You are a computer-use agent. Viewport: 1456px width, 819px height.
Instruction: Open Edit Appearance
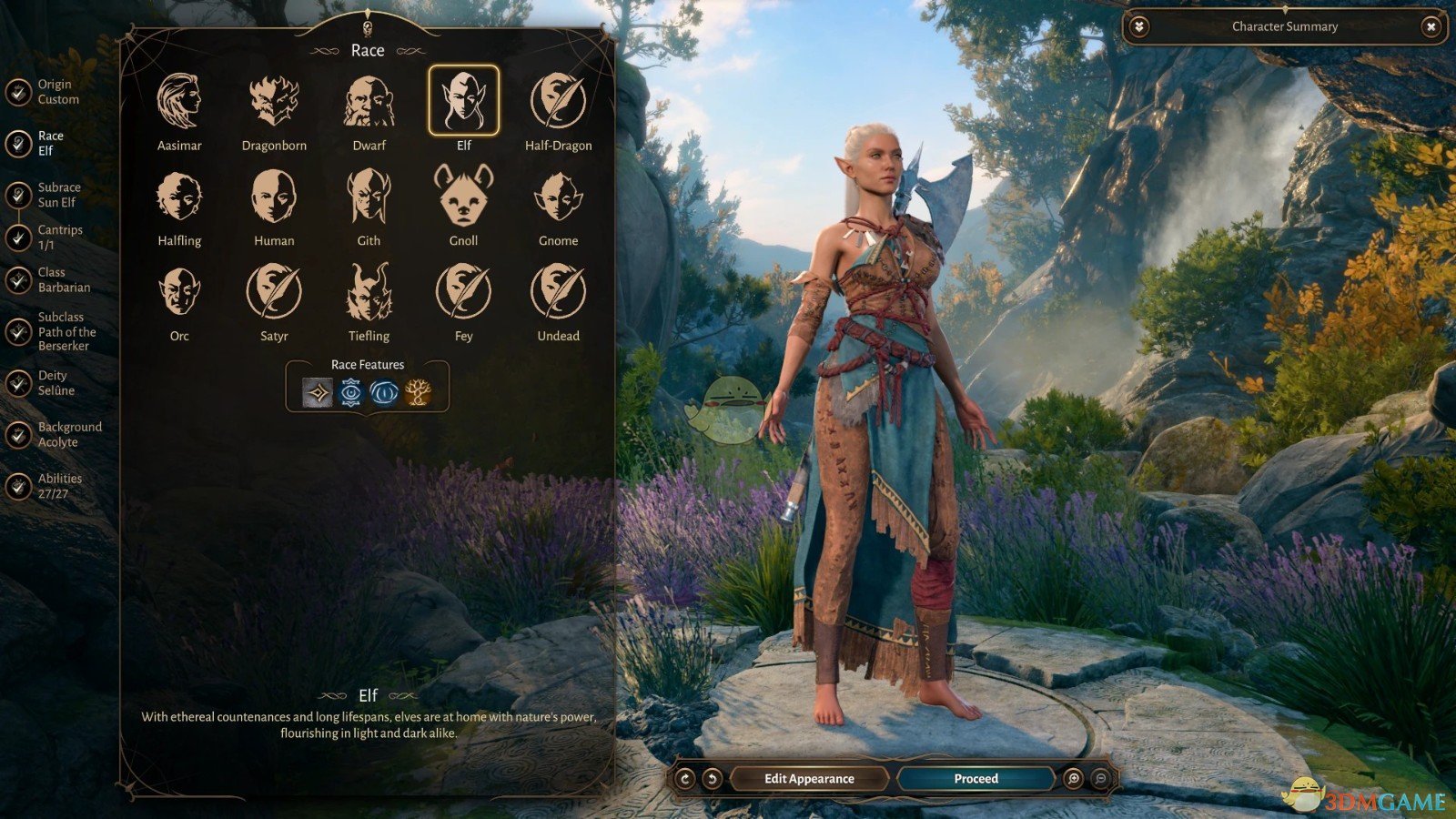808,778
